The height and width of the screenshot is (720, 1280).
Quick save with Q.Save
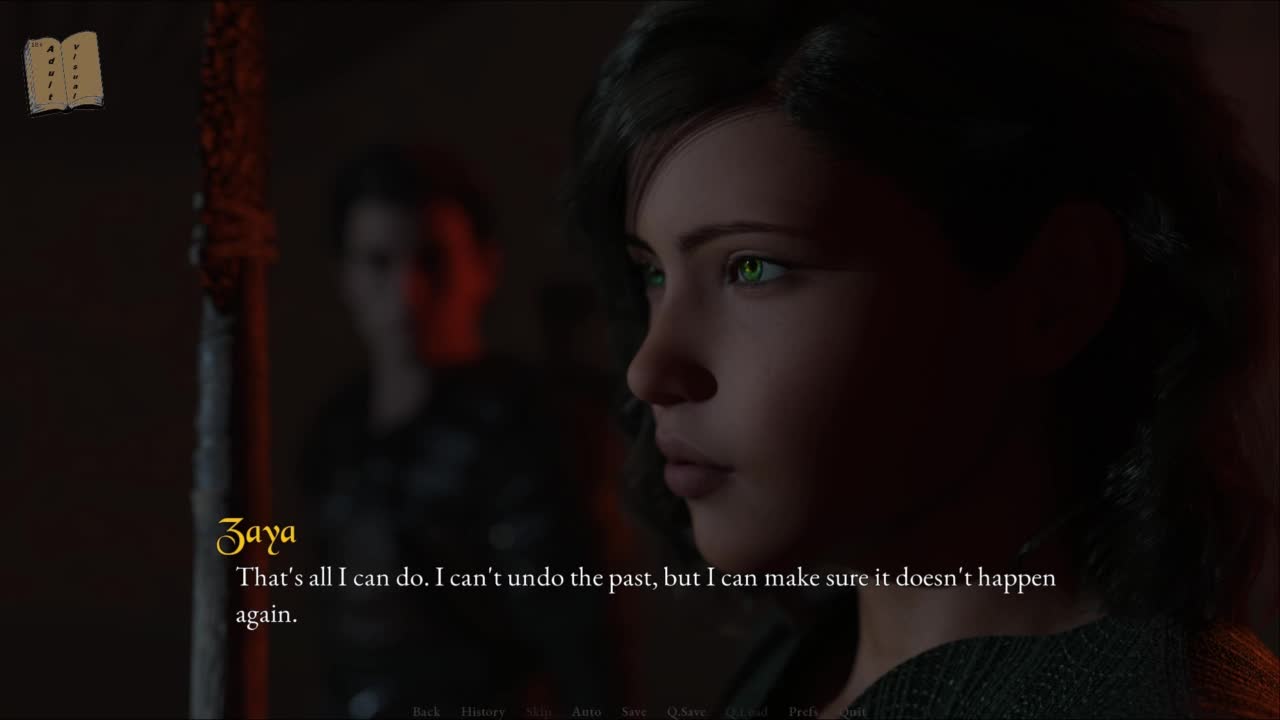pyautogui.click(x=686, y=711)
